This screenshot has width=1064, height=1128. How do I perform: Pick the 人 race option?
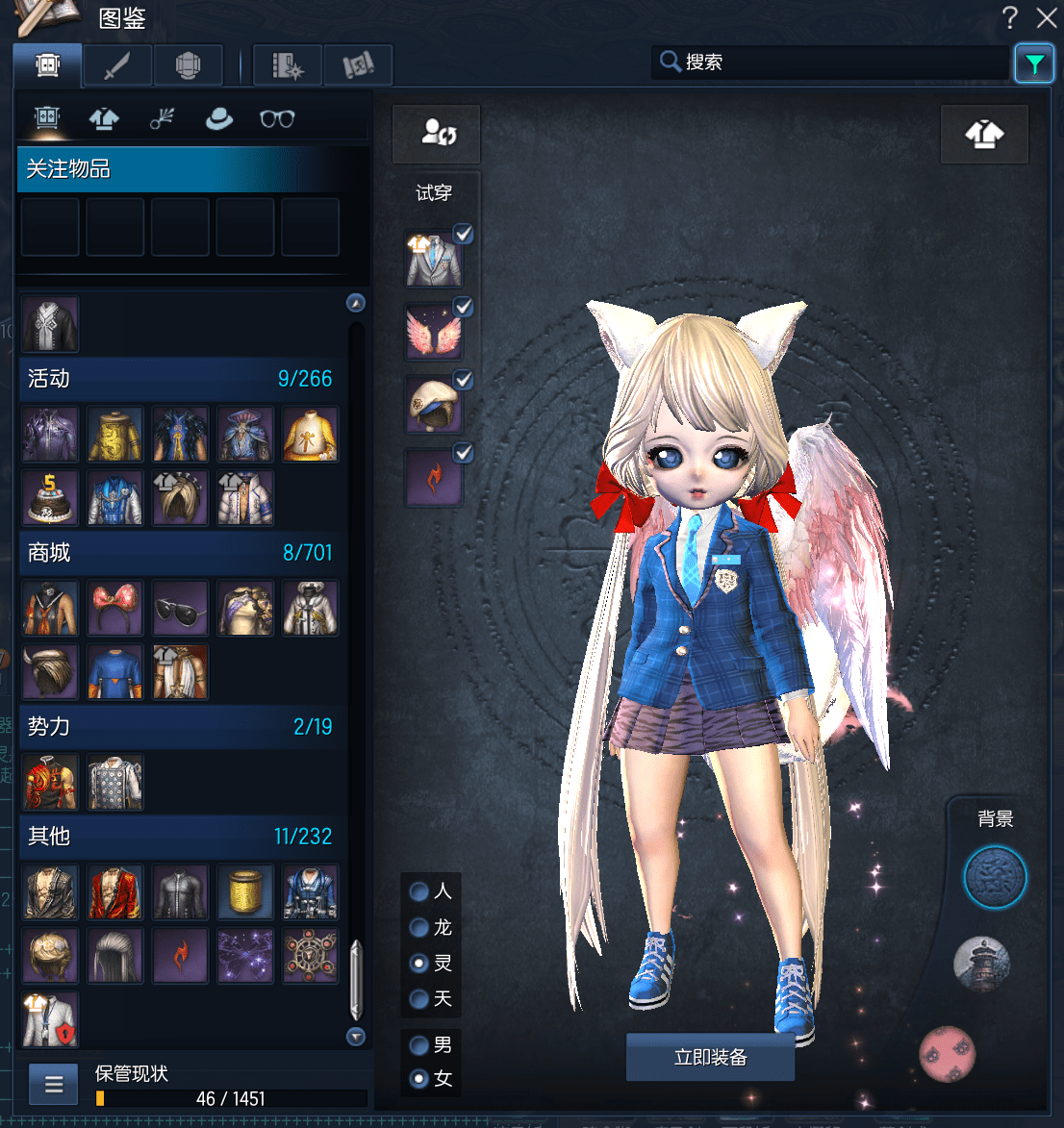pos(419,891)
